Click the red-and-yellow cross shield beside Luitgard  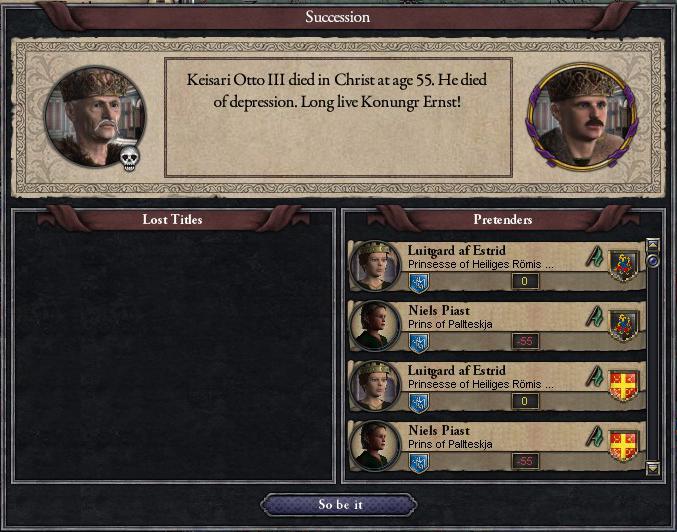(x=624, y=383)
